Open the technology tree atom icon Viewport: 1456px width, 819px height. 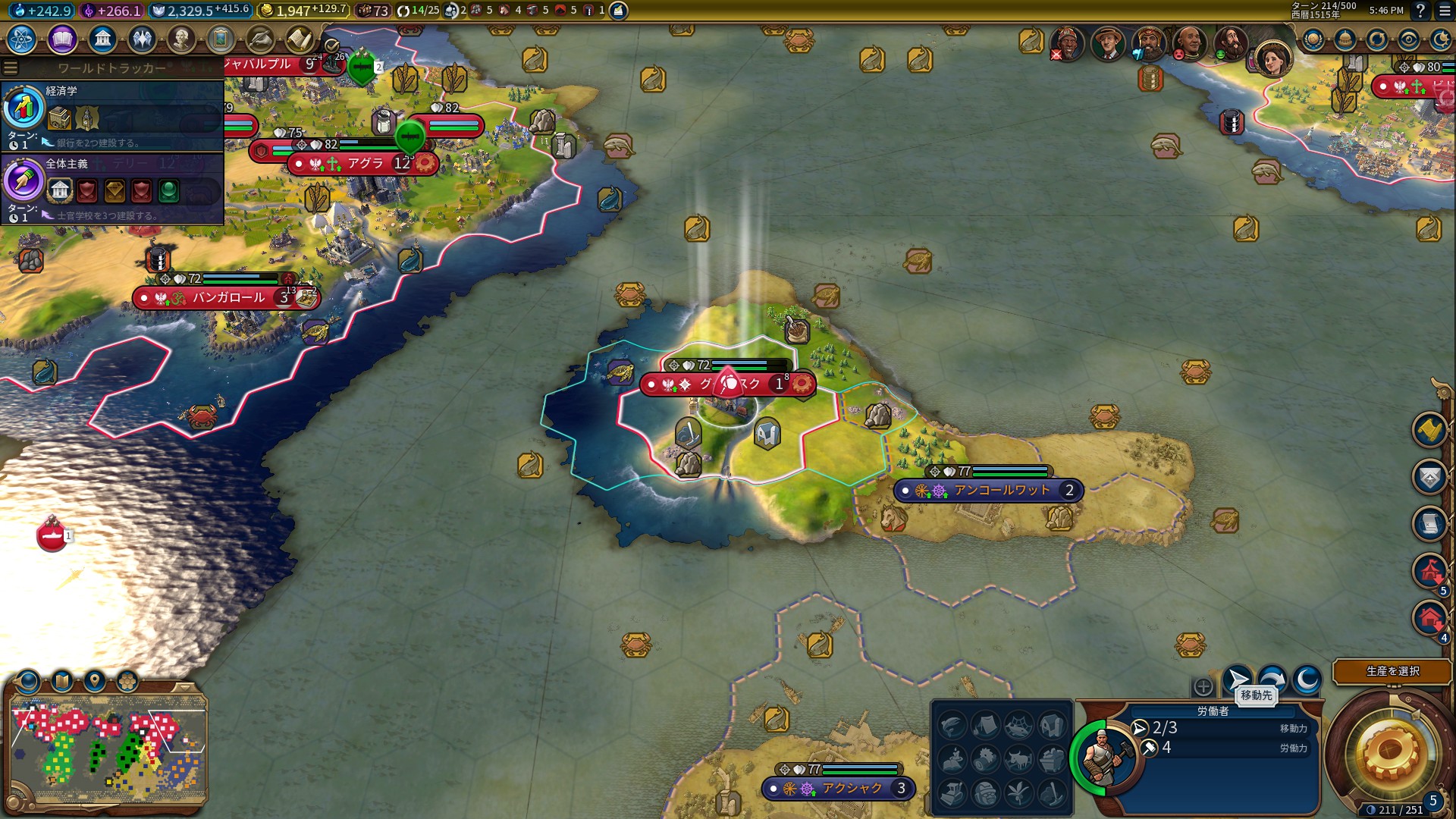(x=22, y=39)
